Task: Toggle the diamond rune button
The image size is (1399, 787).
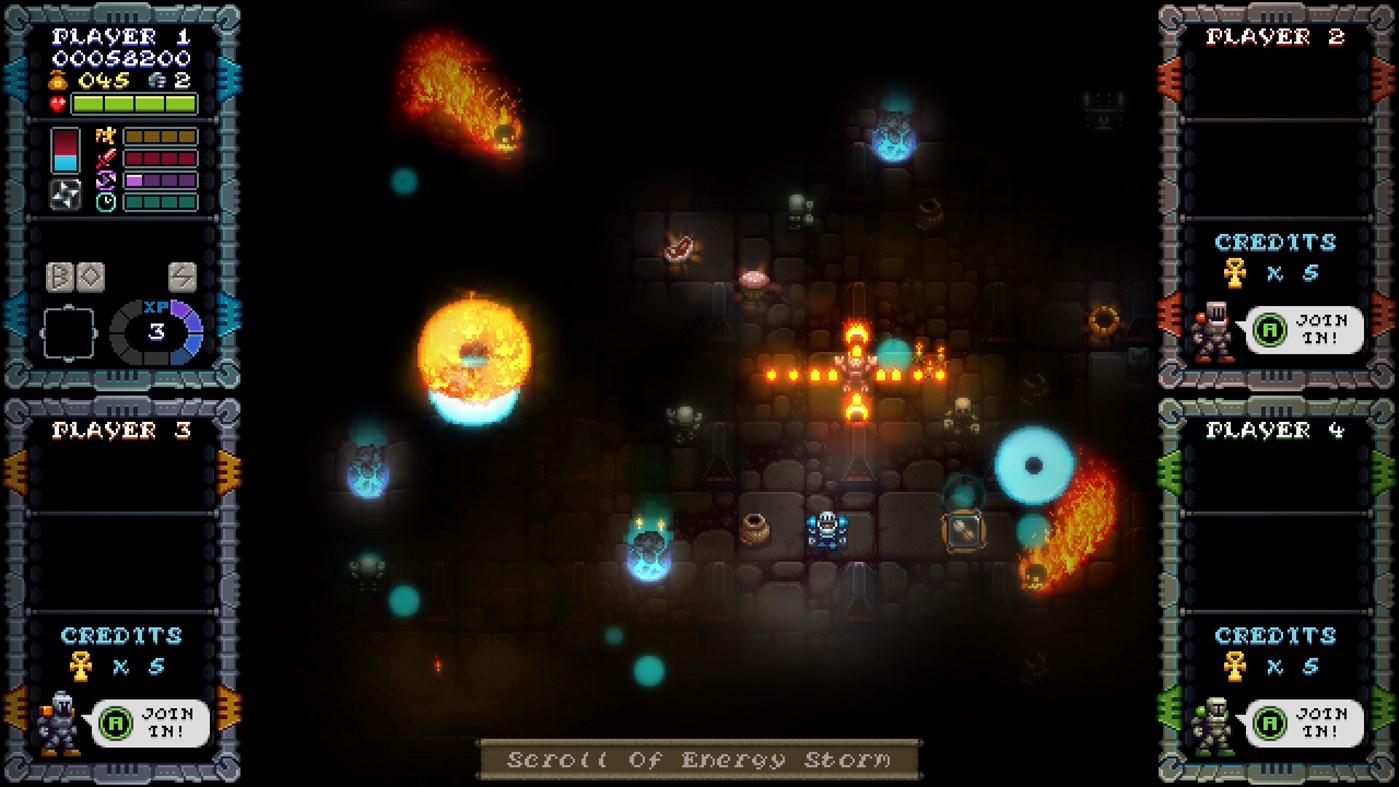Action: click(x=92, y=276)
